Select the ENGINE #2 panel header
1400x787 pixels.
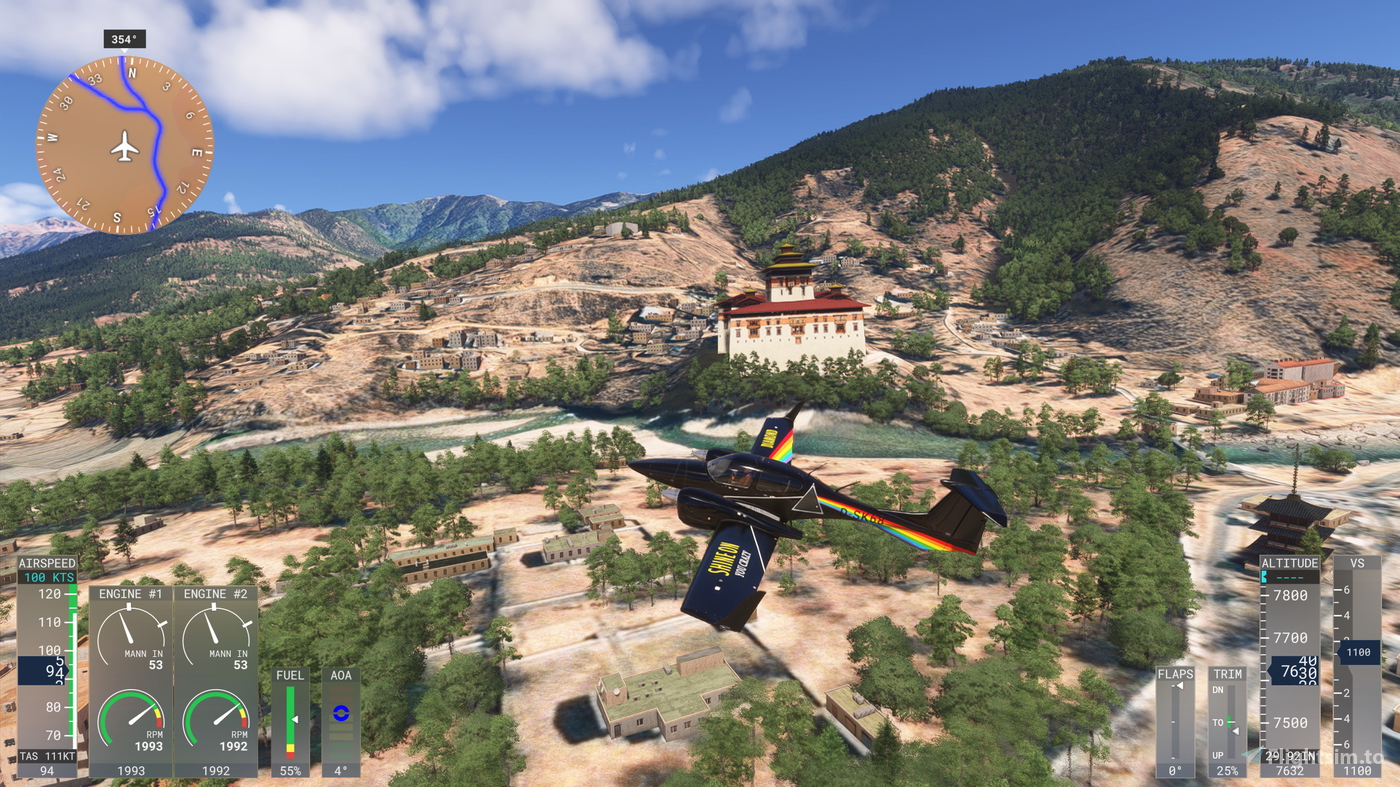[216, 592]
